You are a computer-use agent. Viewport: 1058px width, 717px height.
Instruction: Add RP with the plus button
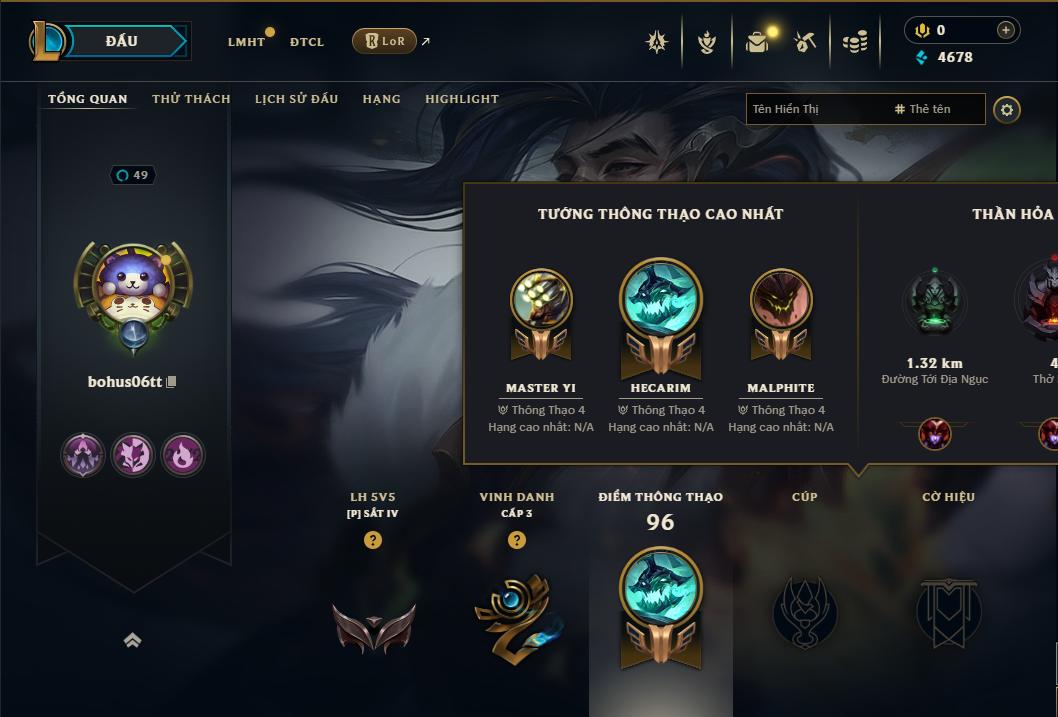pos(1005,31)
